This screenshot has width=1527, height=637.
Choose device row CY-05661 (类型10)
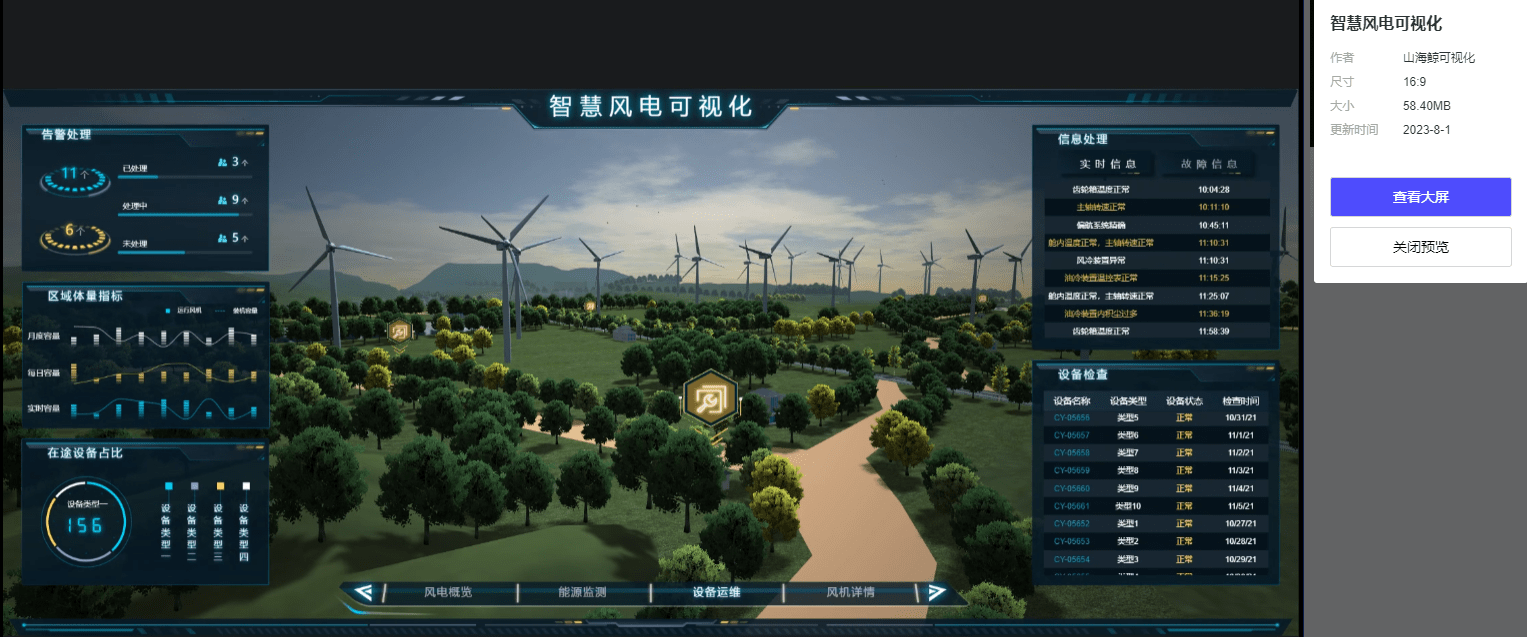(1155, 506)
